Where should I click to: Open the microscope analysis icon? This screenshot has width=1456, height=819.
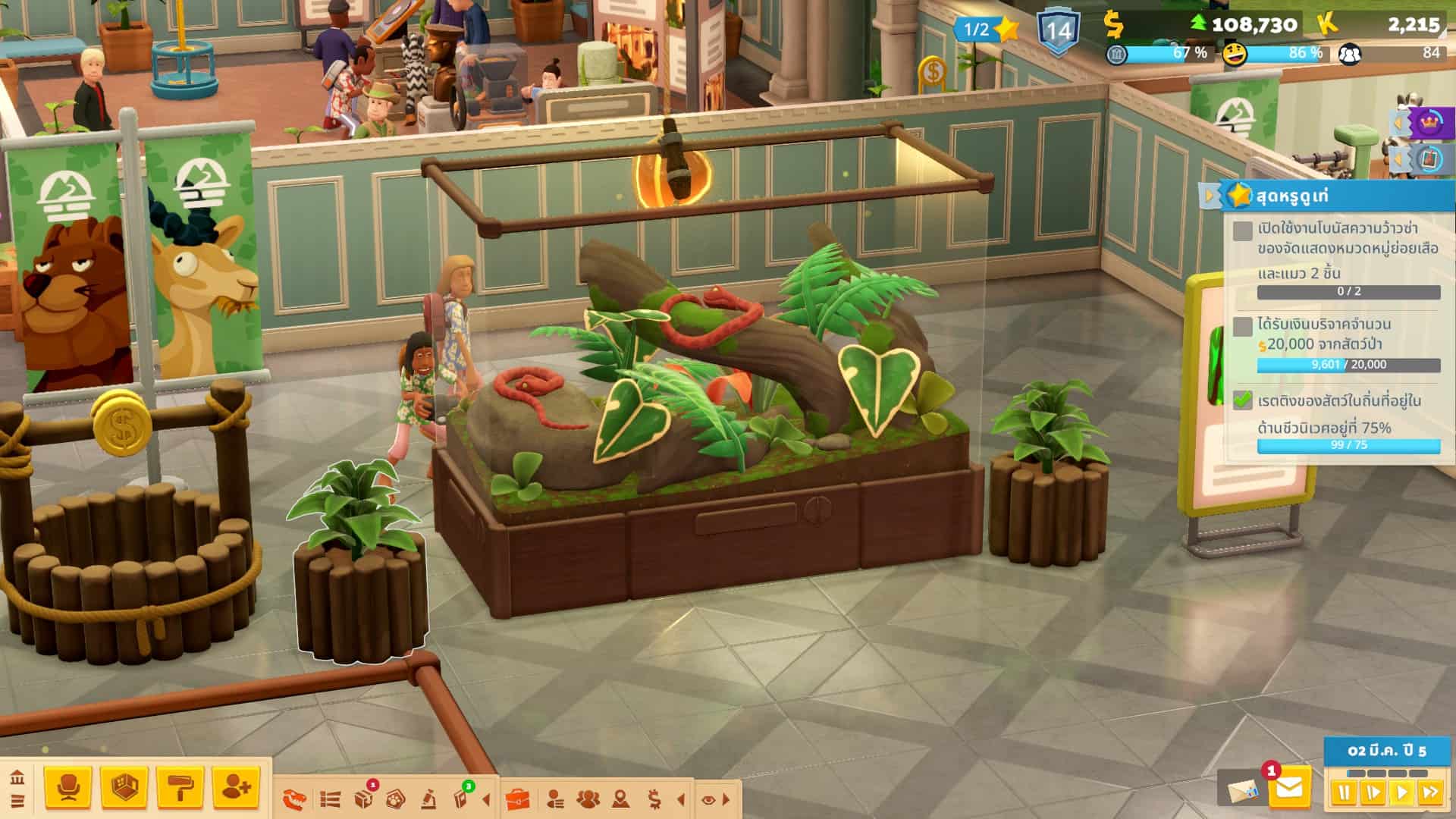428,799
